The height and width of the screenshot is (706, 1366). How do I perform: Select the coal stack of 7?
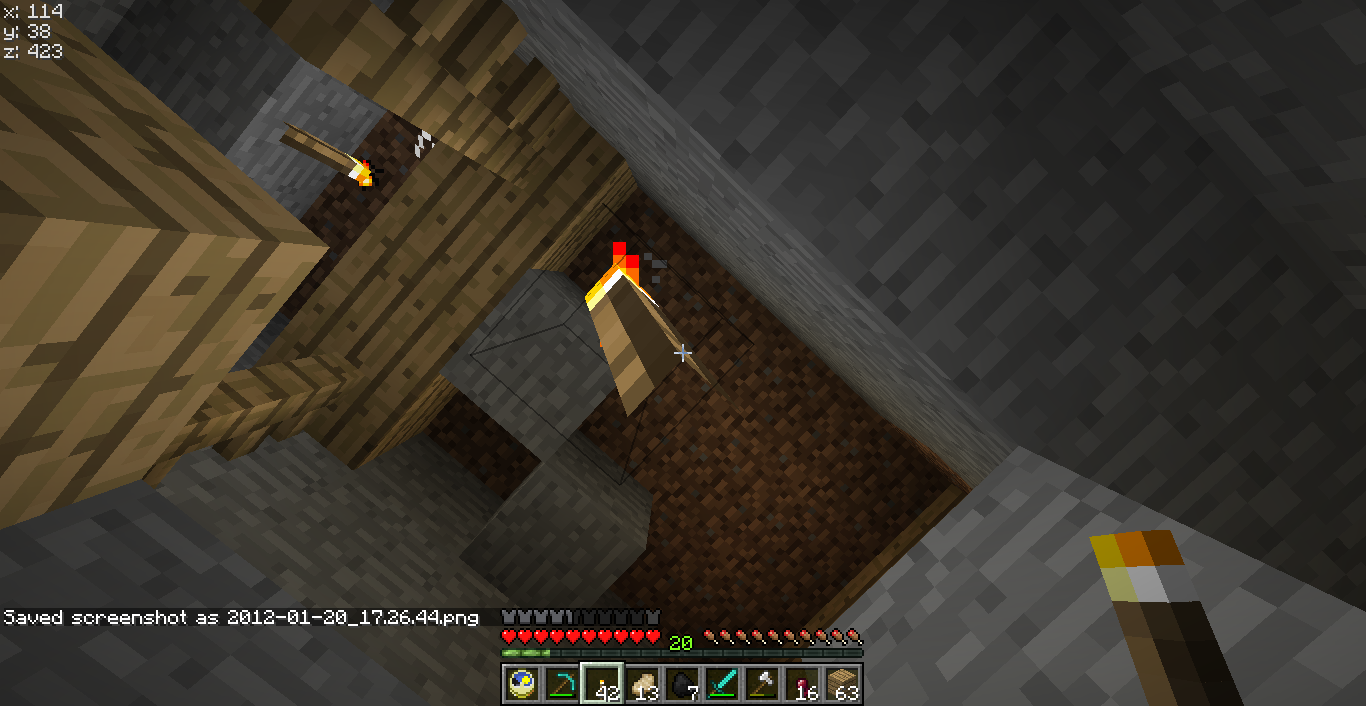coord(682,683)
